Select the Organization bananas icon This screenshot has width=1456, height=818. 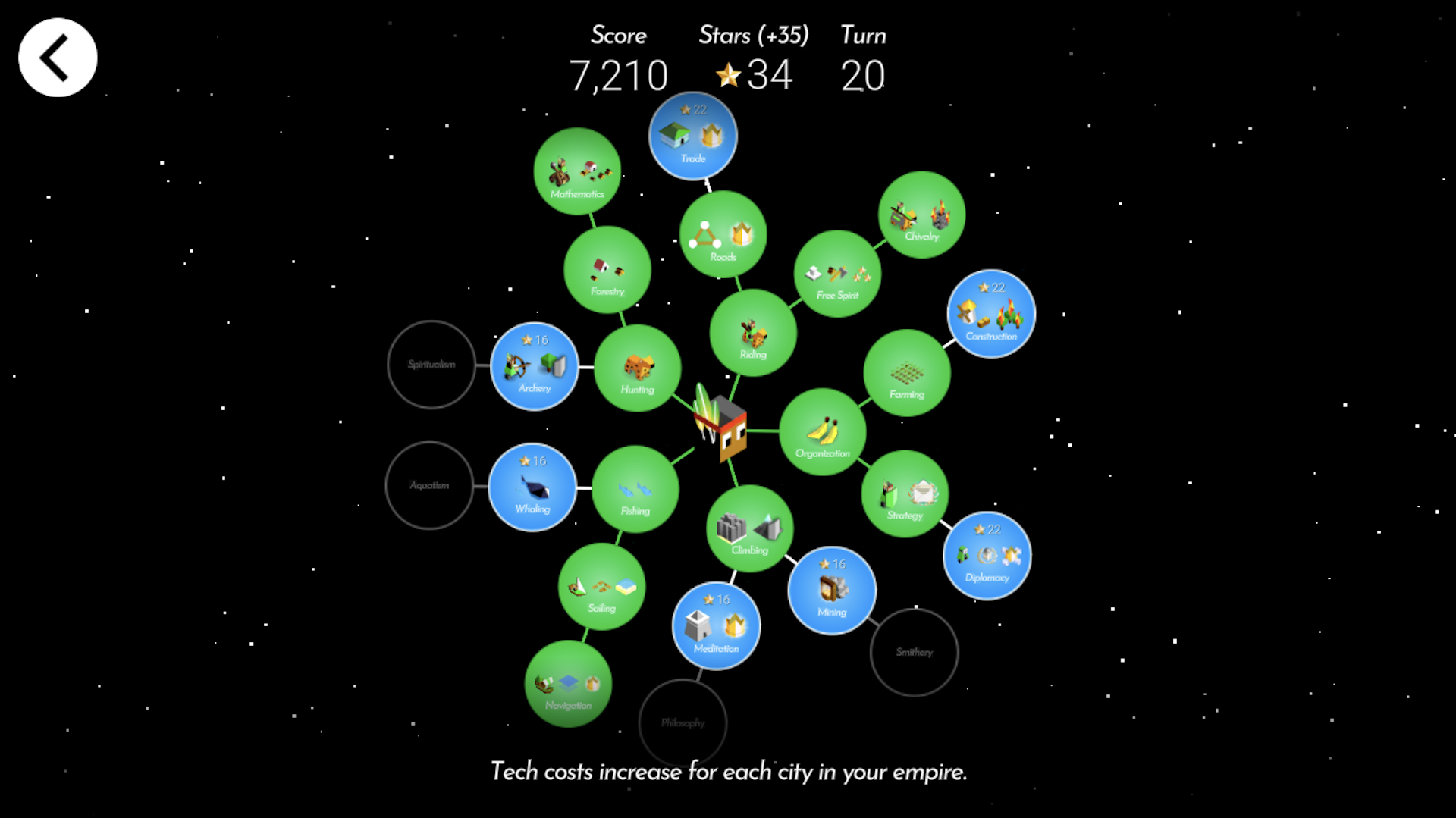tap(823, 432)
